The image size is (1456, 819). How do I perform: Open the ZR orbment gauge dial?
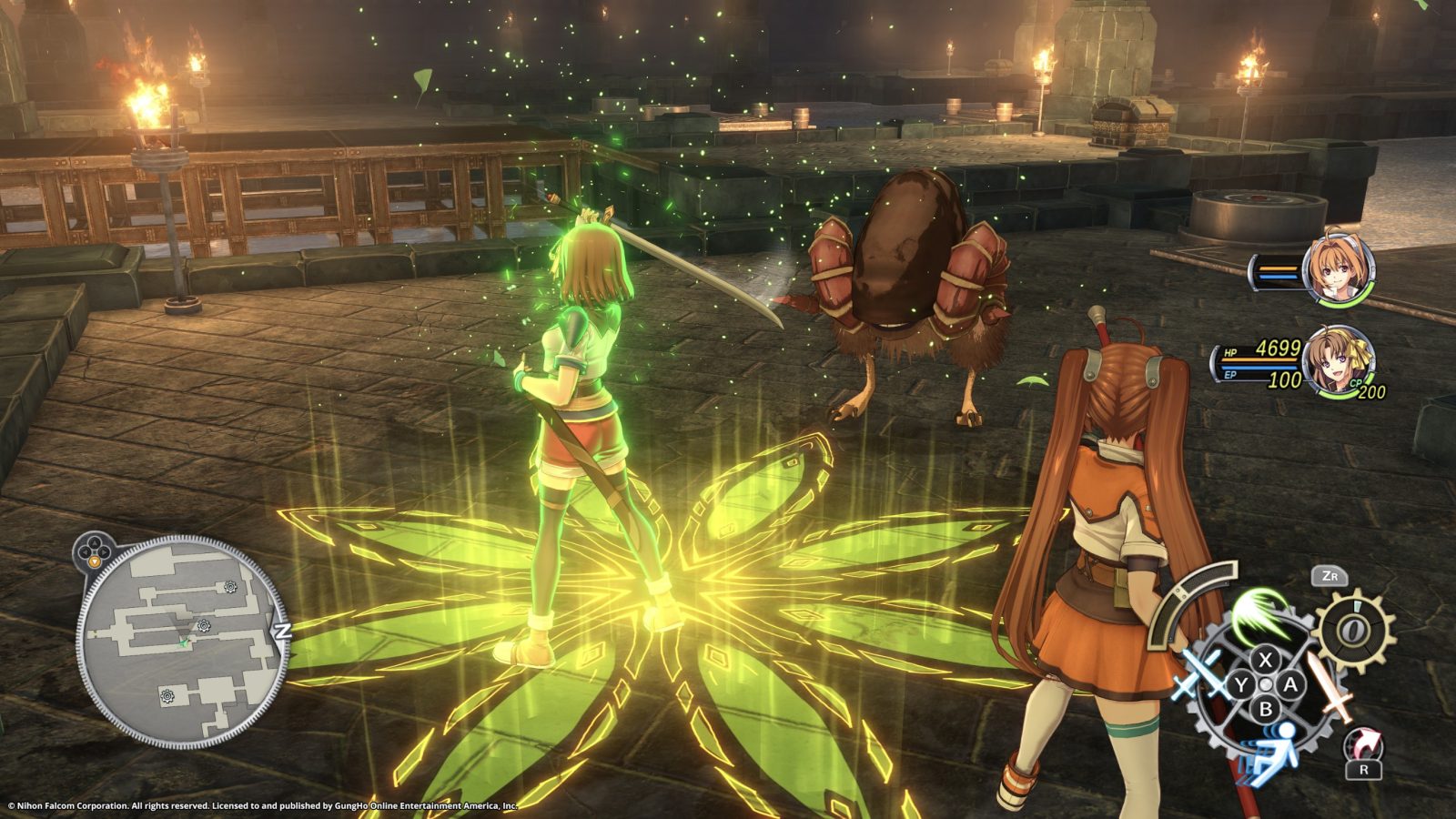(x=1352, y=628)
